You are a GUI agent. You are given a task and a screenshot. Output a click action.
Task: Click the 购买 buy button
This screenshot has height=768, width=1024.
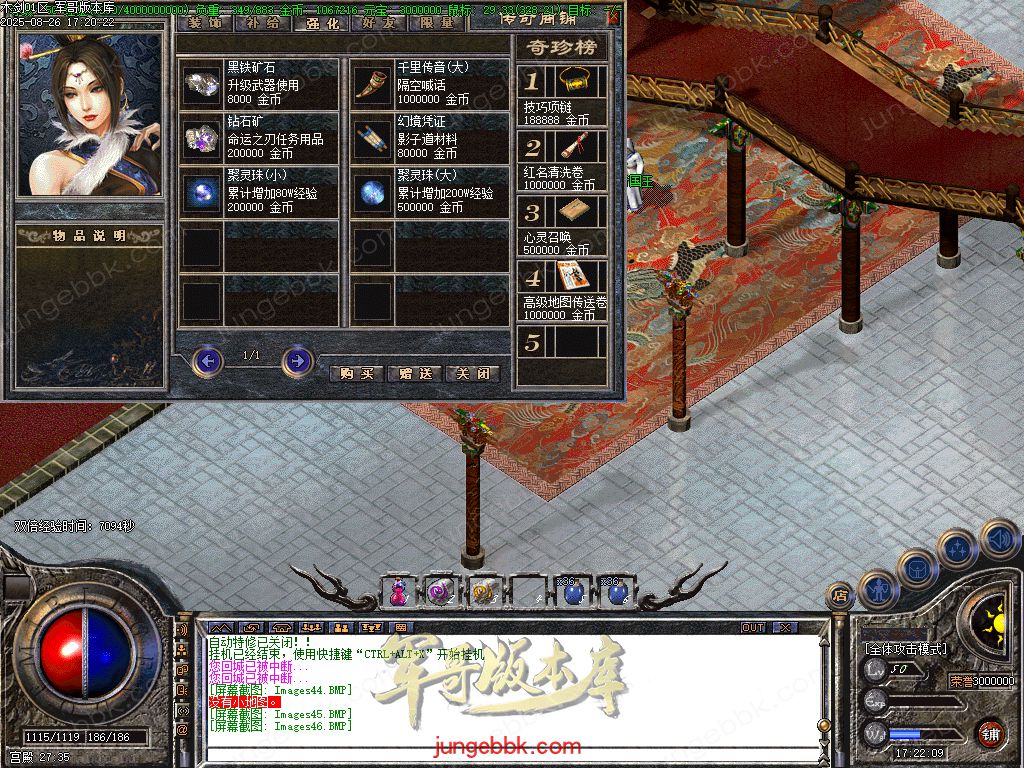pyautogui.click(x=356, y=373)
